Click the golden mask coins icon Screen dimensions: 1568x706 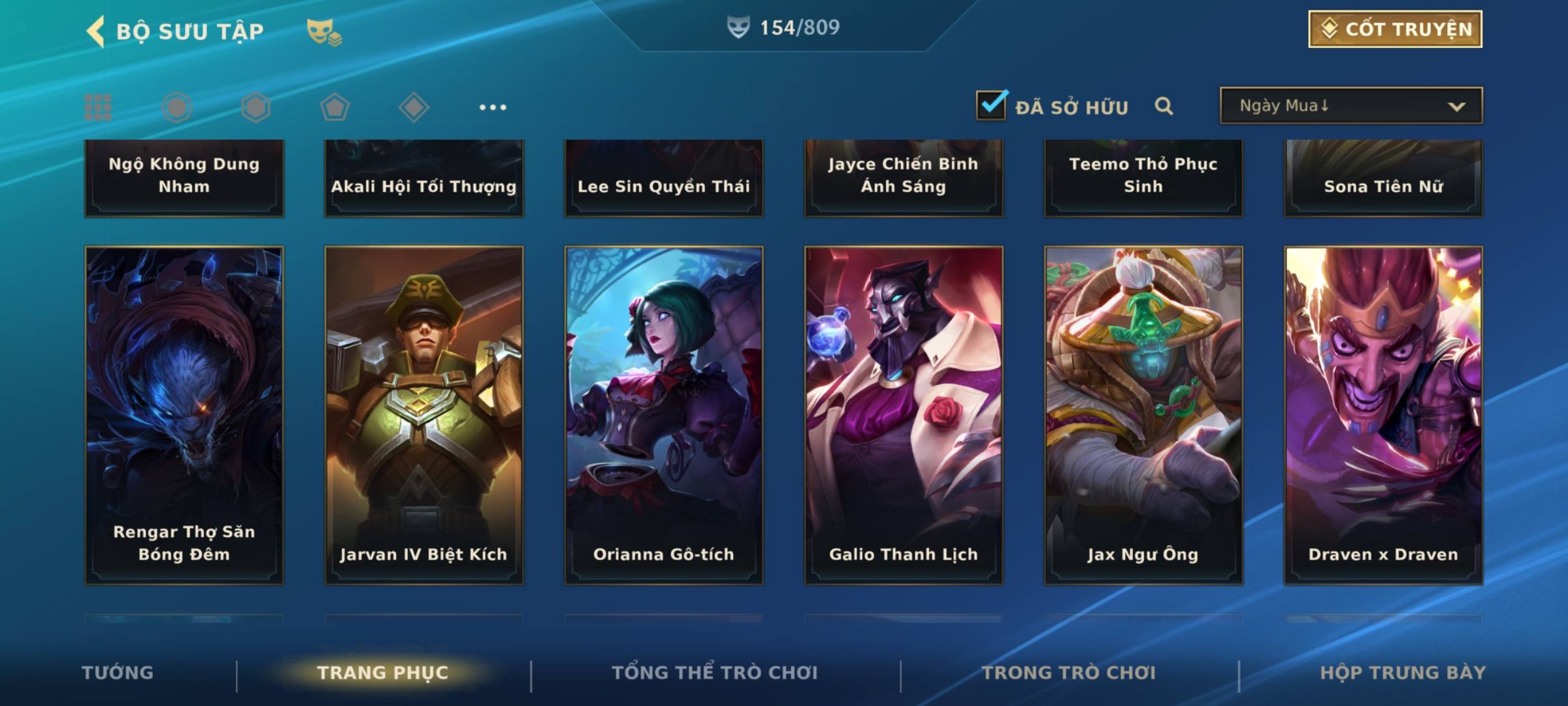(x=324, y=32)
